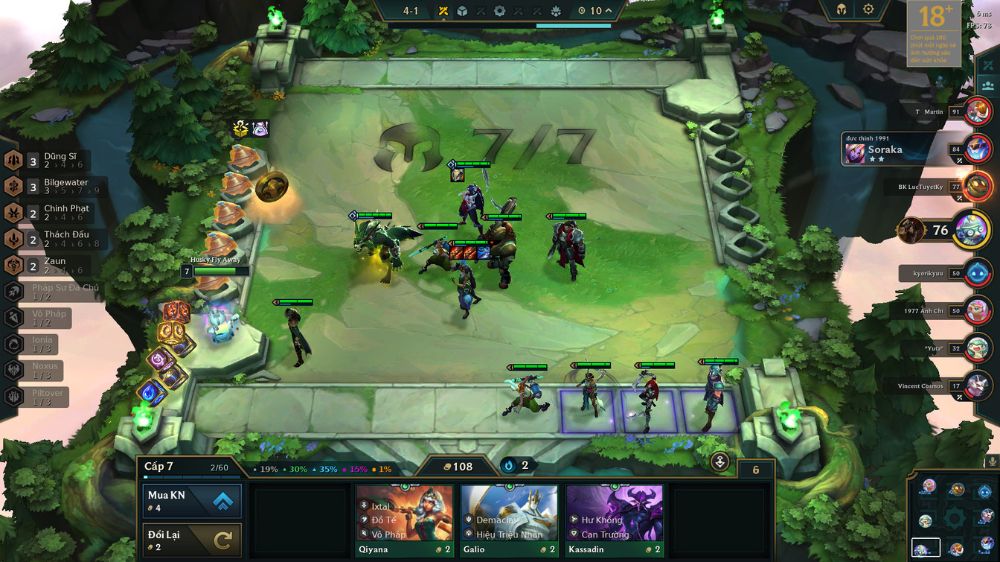Click the helmet icon at the top

point(838,9)
